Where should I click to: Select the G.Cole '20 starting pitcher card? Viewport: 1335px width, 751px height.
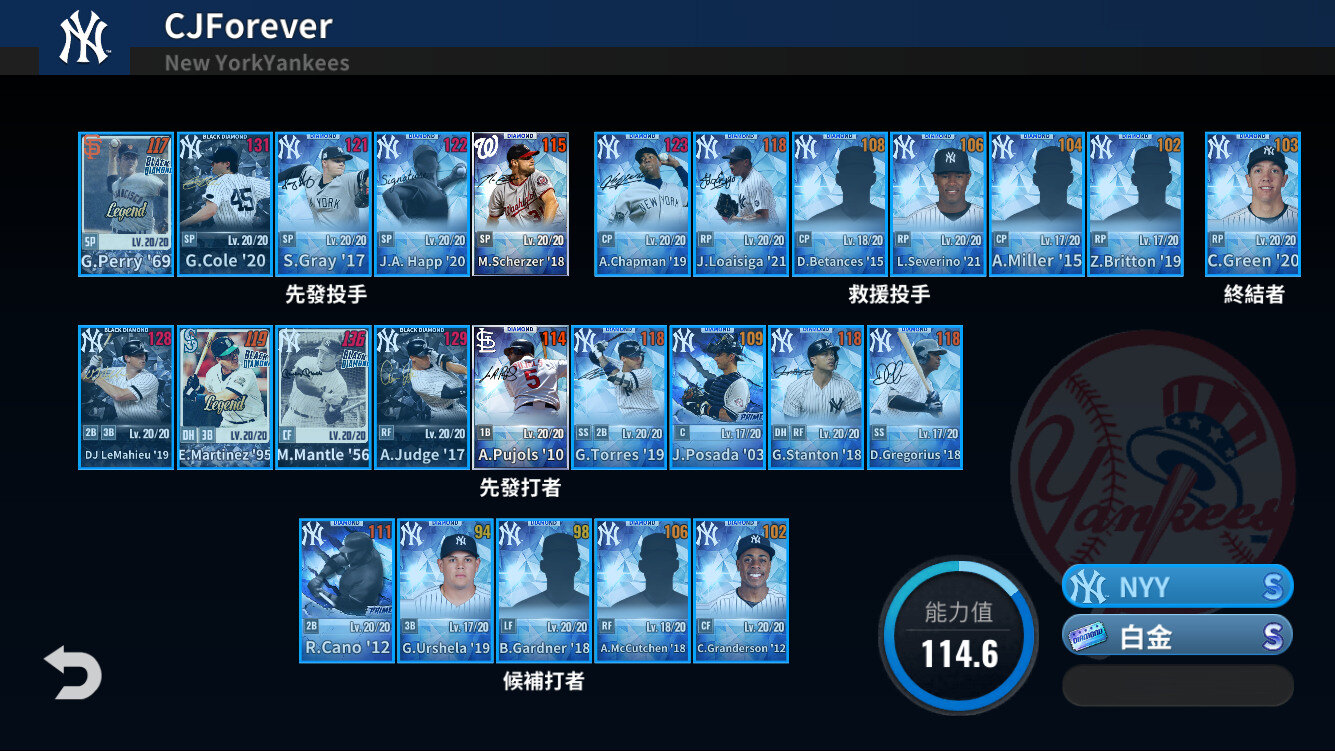(x=224, y=200)
